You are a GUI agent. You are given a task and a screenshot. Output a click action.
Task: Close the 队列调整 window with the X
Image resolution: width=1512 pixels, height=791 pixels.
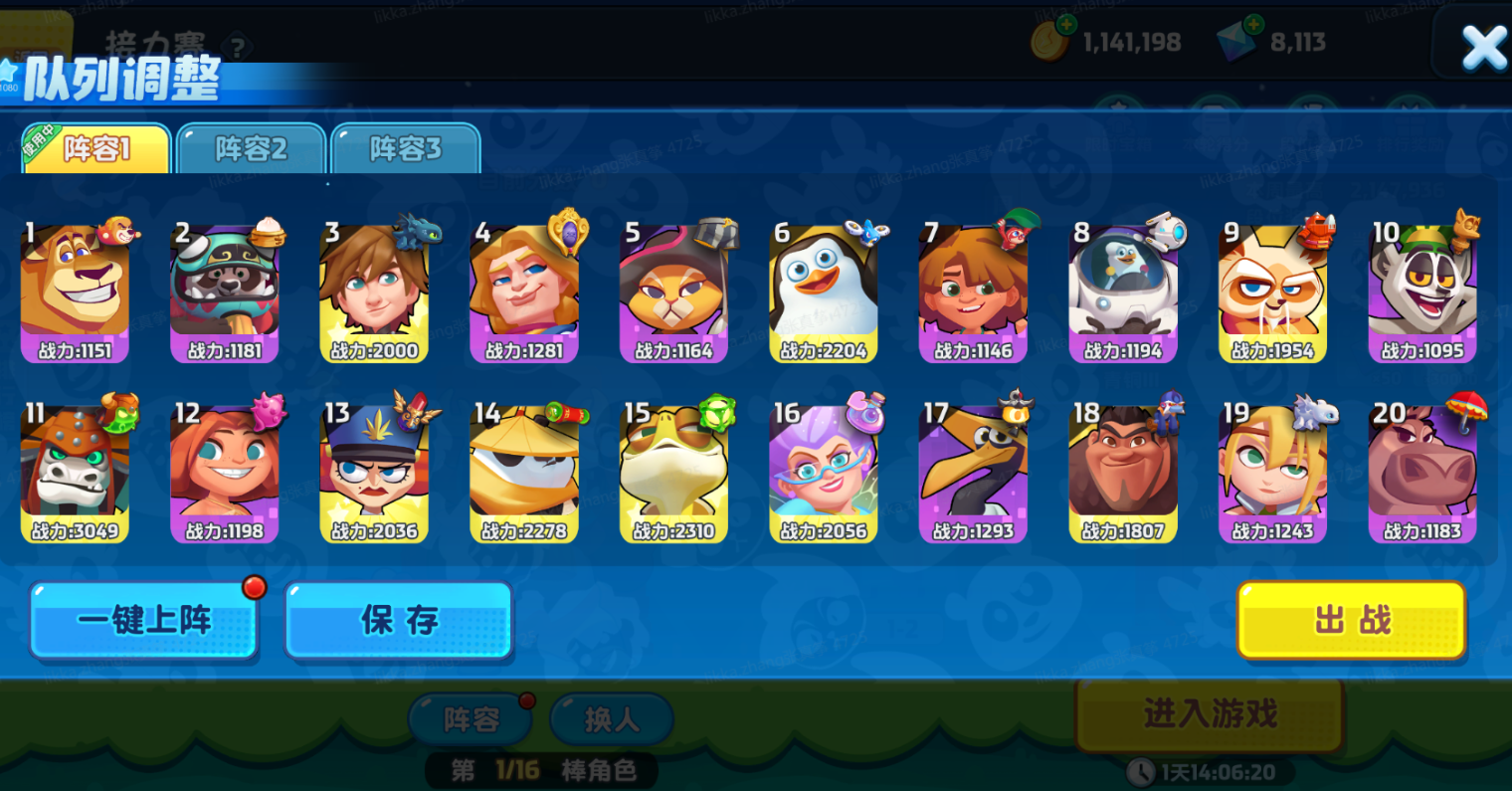click(x=1485, y=45)
